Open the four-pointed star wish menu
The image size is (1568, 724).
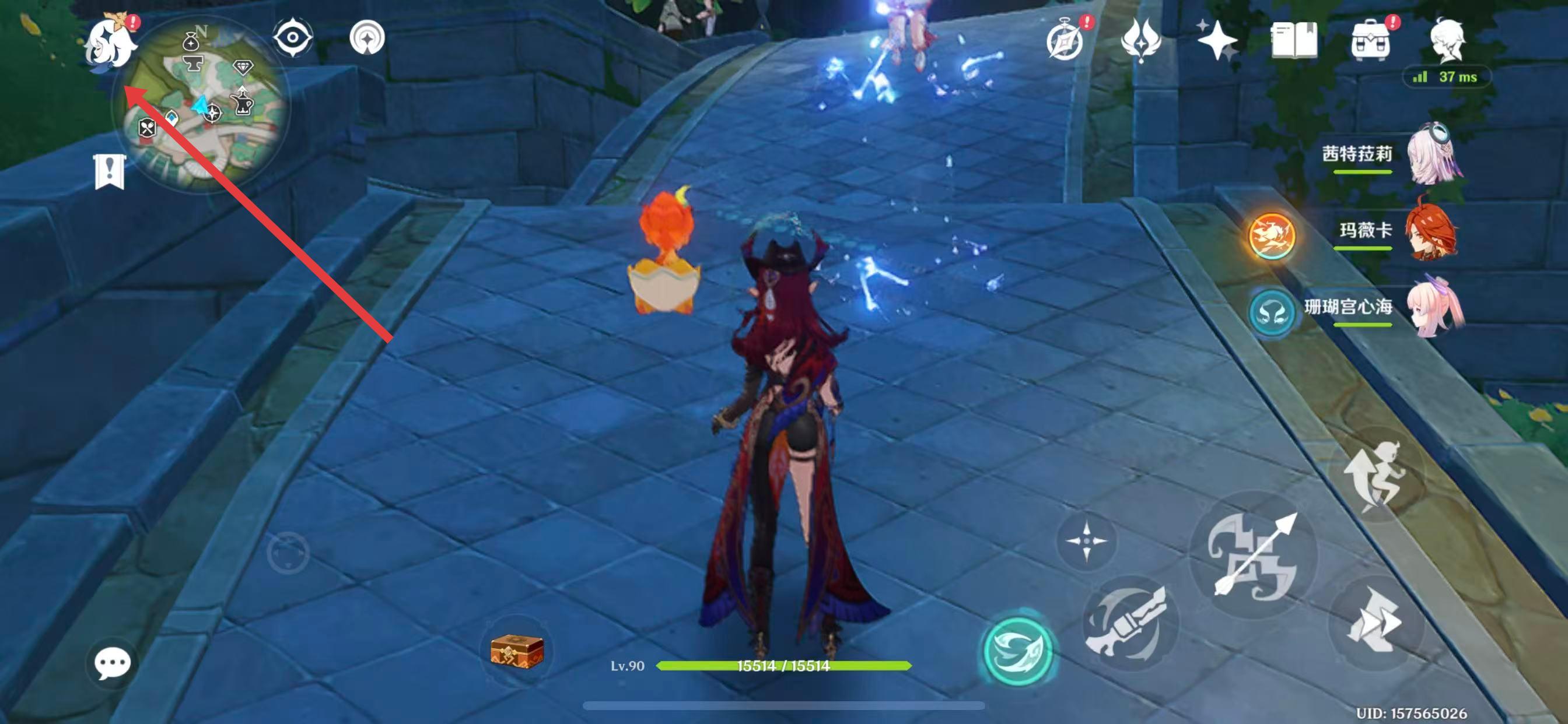[1216, 40]
